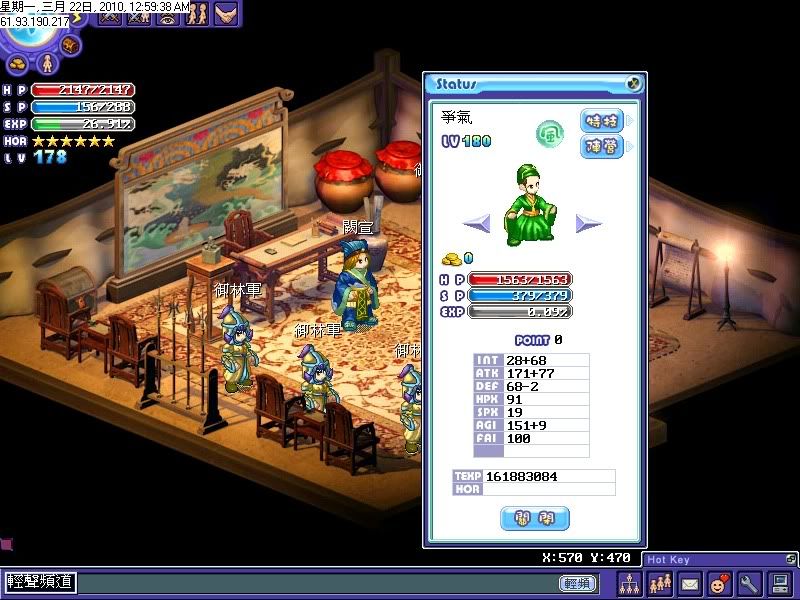Click the green wind element icon
The height and width of the screenshot is (600, 800).
550,130
